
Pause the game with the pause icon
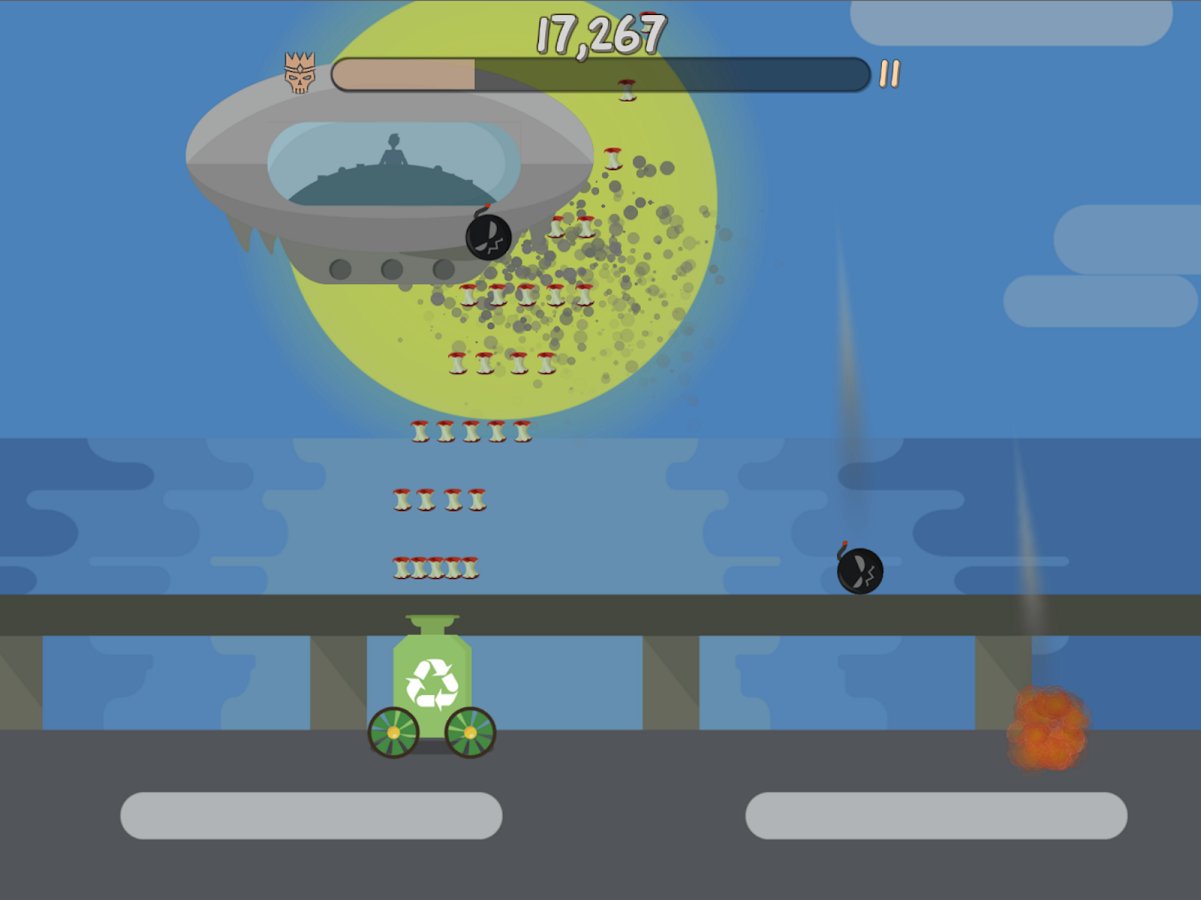pos(889,74)
